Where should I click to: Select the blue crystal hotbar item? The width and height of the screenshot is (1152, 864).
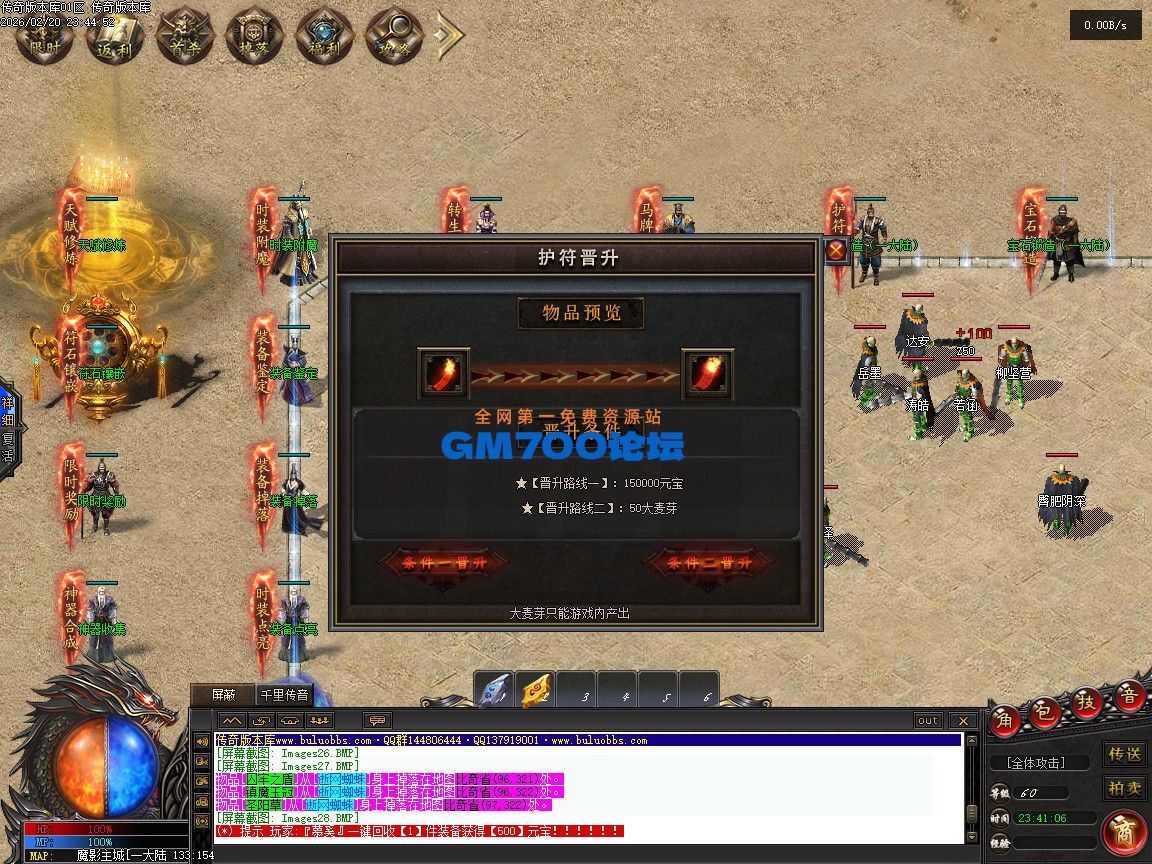coord(494,690)
